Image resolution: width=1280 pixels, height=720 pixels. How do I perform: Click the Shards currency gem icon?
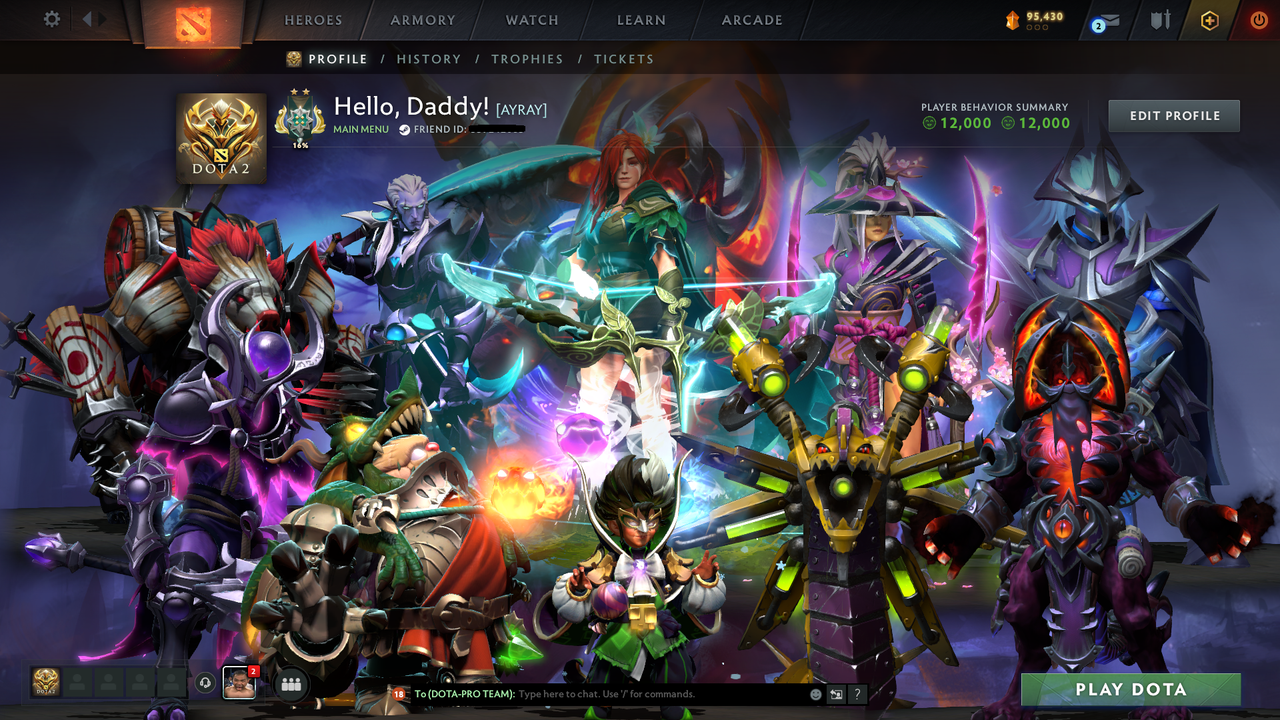click(x=1013, y=18)
